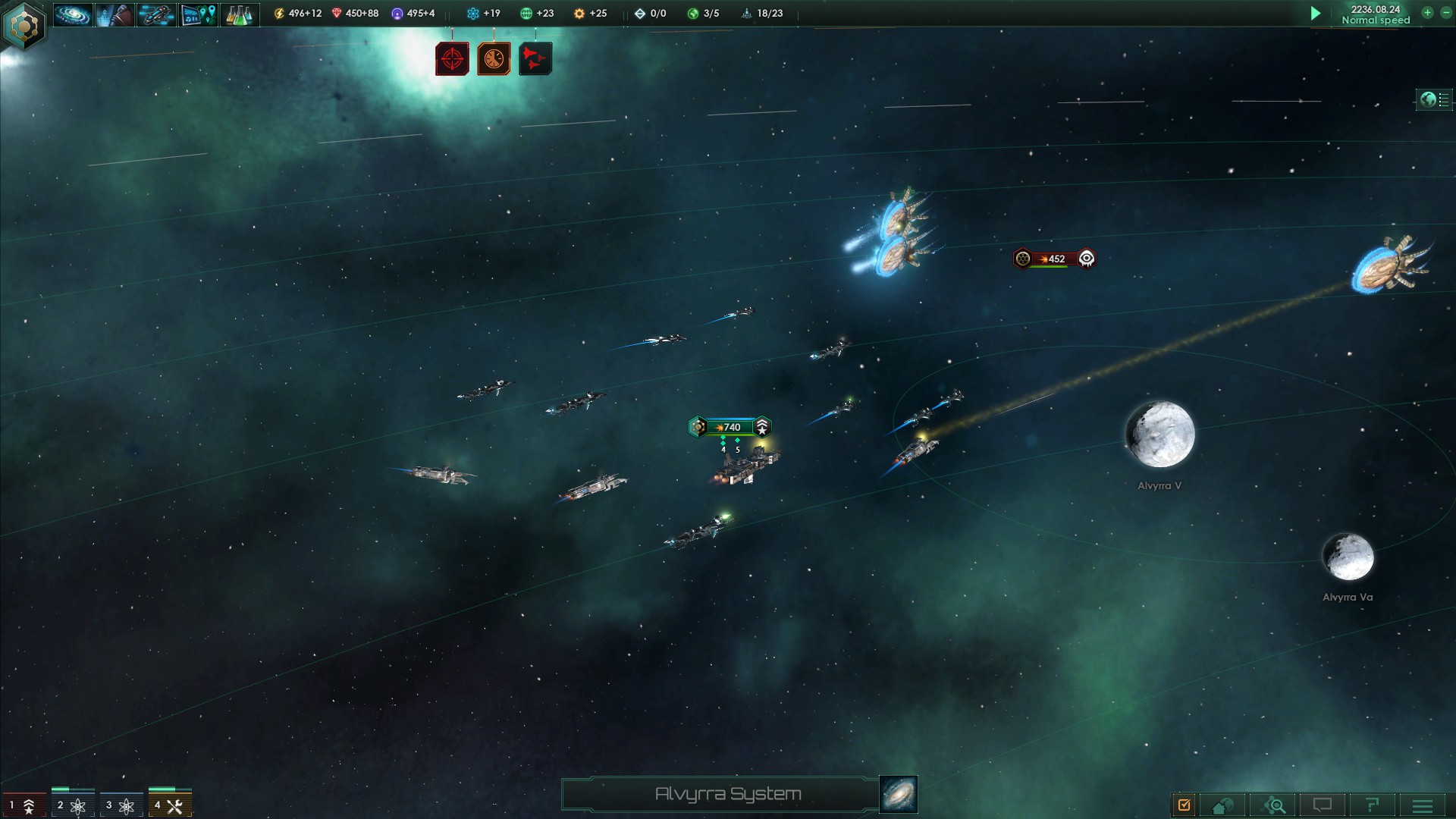1456x819 pixels.
Task: Select control group 4 with wrench icon
Action: click(x=170, y=805)
